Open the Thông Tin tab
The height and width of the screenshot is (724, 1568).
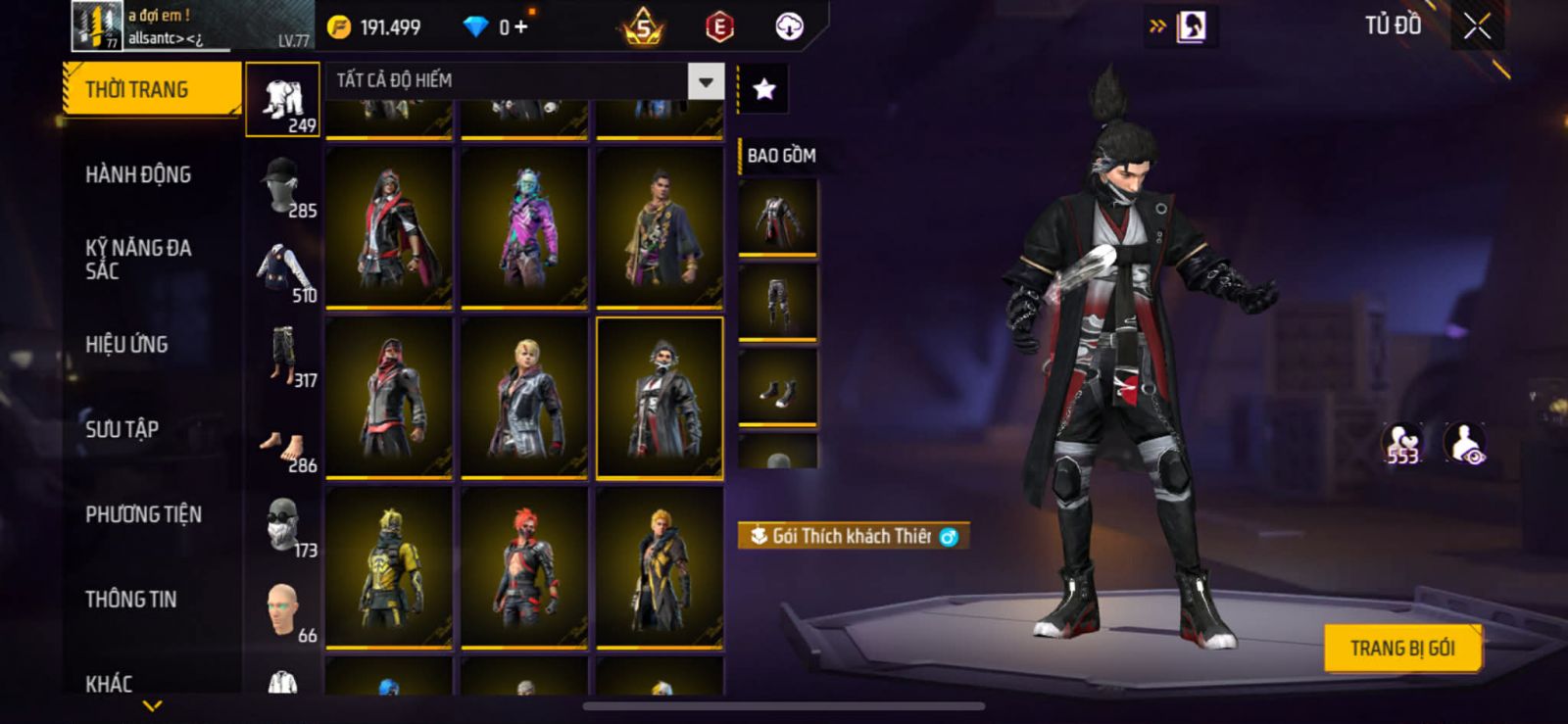pyautogui.click(x=131, y=599)
